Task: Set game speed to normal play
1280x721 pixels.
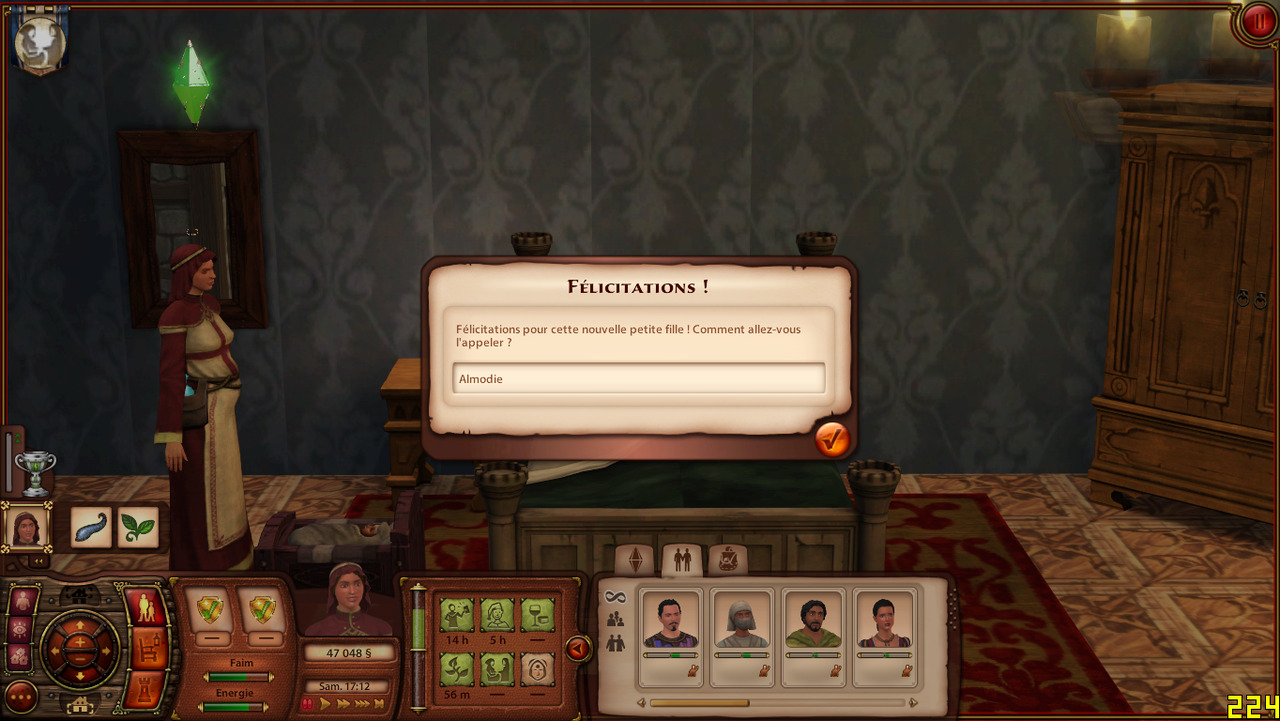Action: 325,704
